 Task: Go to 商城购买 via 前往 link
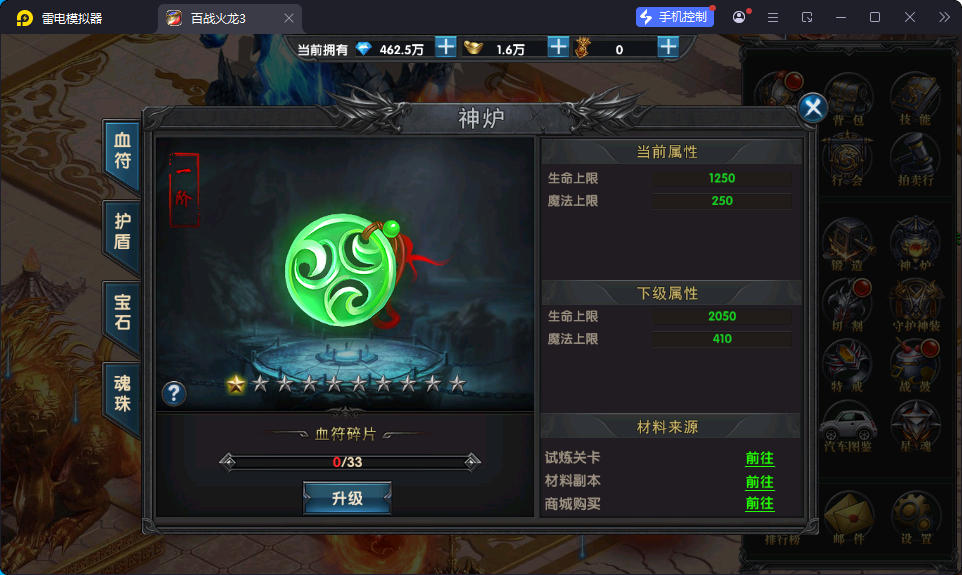point(759,503)
